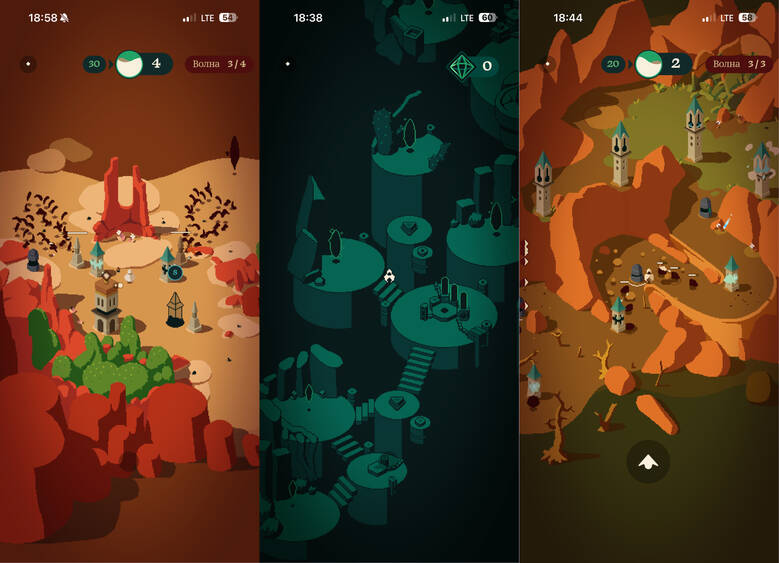Open the dot menu on the Волна 3/4 screen
The width and height of the screenshot is (779, 563).
click(28, 64)
